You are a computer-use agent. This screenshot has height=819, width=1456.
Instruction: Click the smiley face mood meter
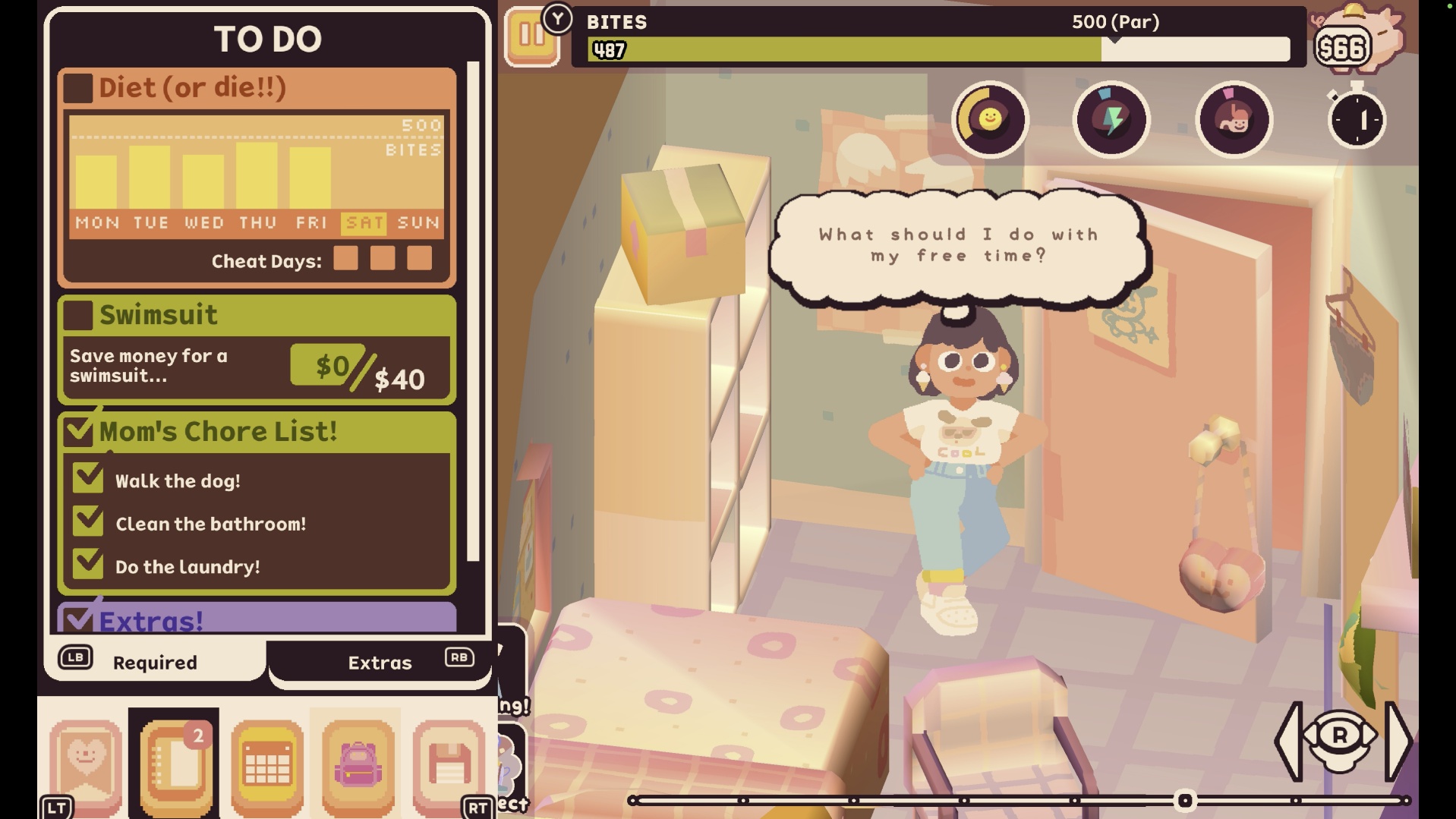[x=990, y=119]
